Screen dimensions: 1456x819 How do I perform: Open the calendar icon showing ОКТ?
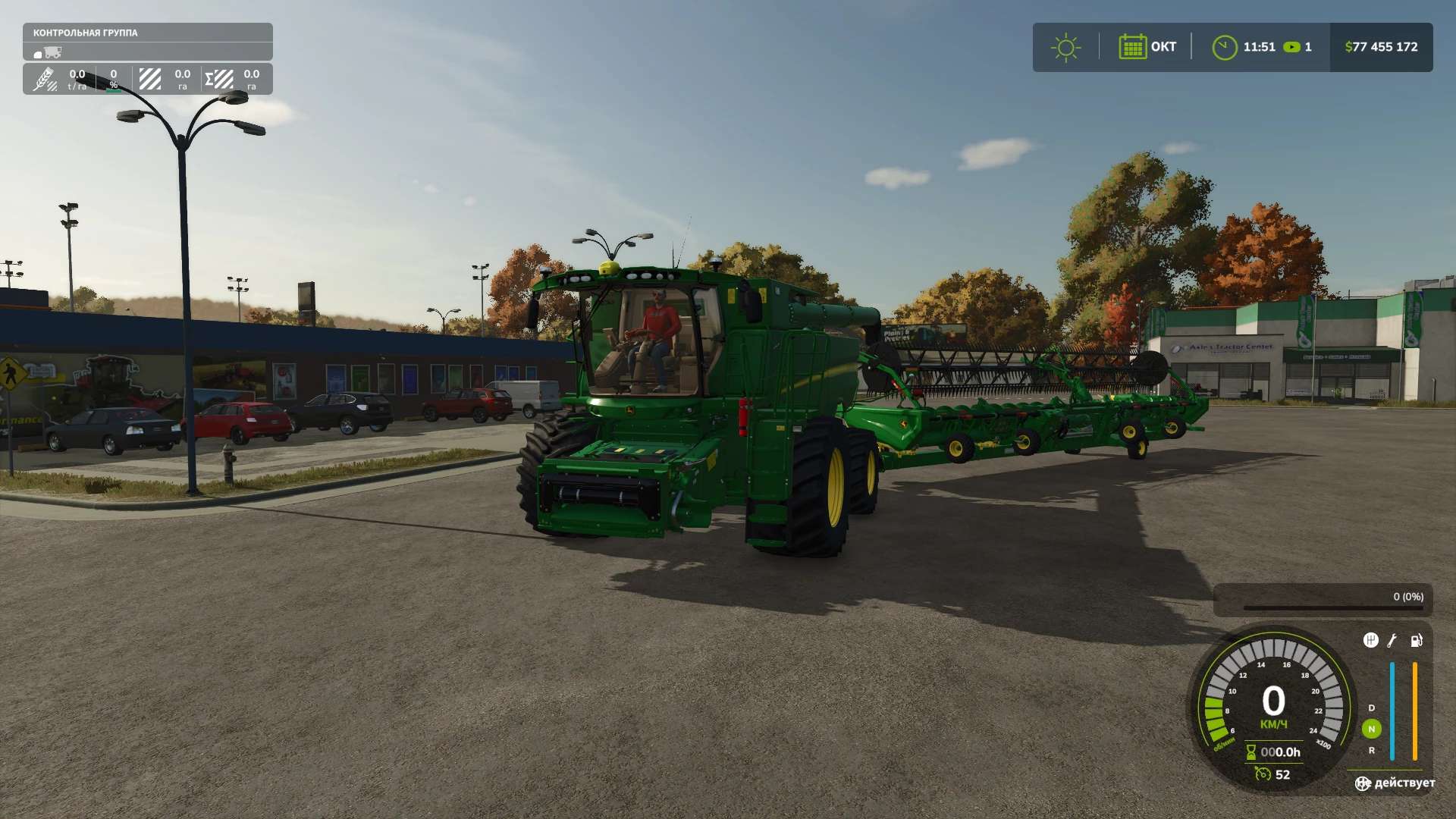(x=1132, y=47)
